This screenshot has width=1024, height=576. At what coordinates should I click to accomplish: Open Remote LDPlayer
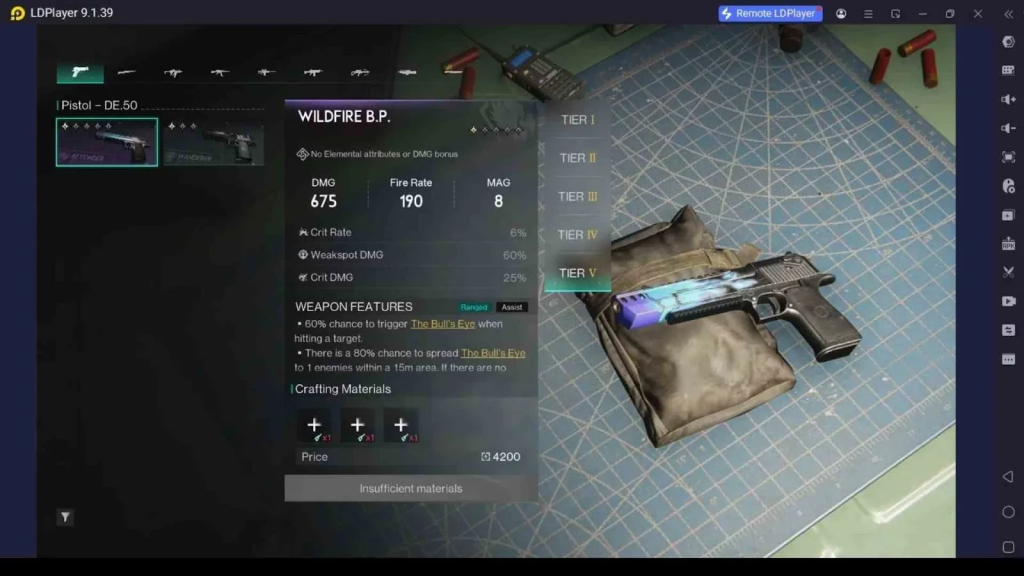(770, 13)
